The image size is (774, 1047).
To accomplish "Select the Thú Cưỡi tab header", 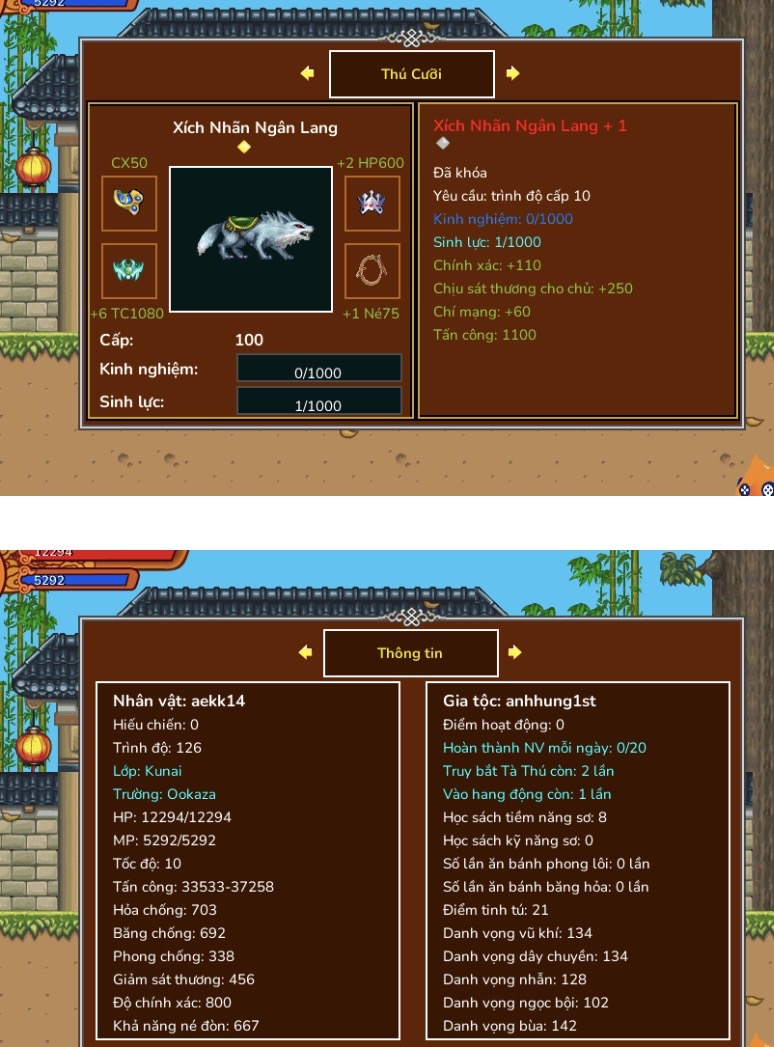I will pyautogui.click(x=411, y=74).
